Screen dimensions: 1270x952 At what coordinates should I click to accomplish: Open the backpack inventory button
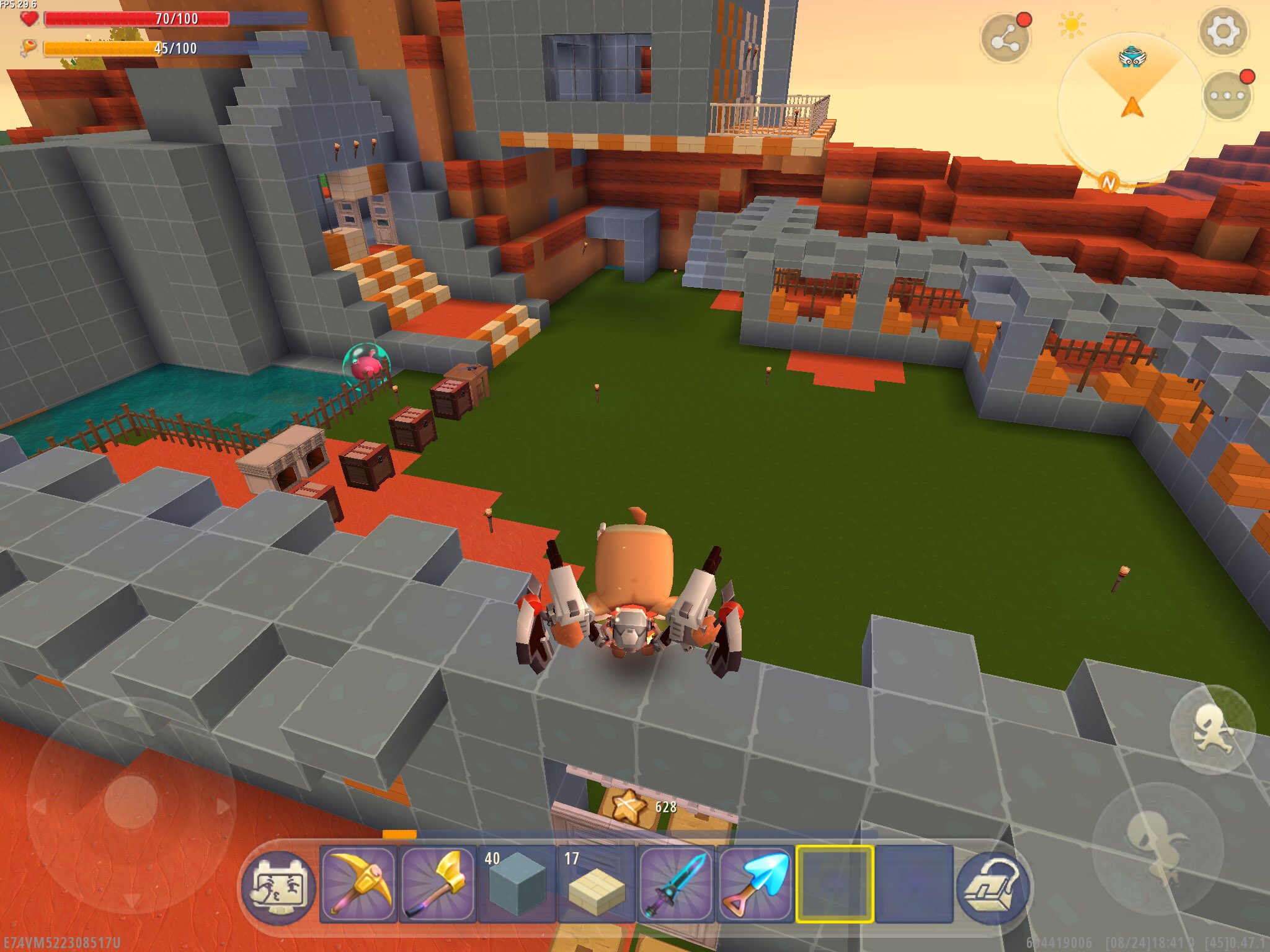click(993, 886)
